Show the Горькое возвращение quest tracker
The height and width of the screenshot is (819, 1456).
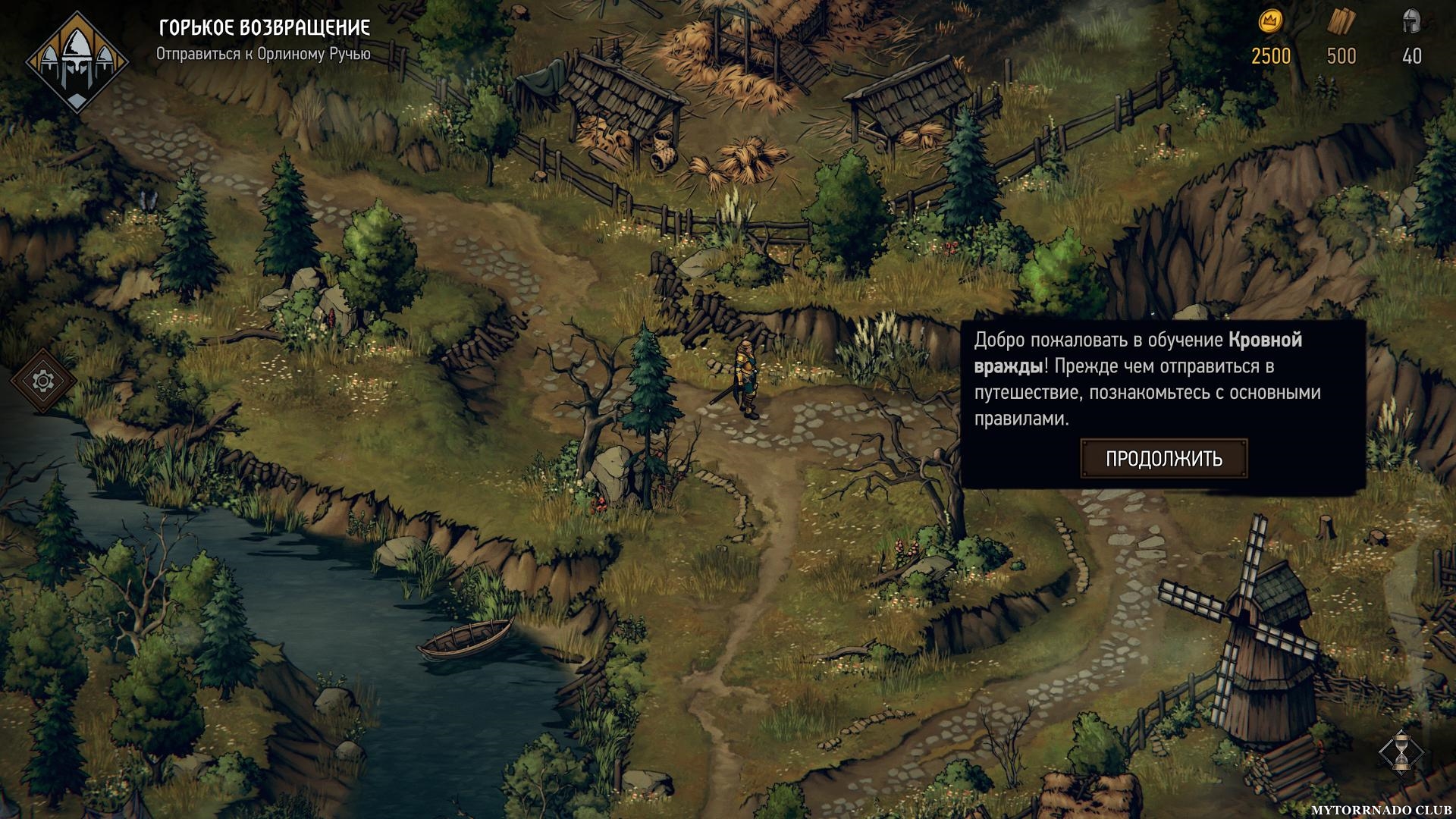(264, 28)
